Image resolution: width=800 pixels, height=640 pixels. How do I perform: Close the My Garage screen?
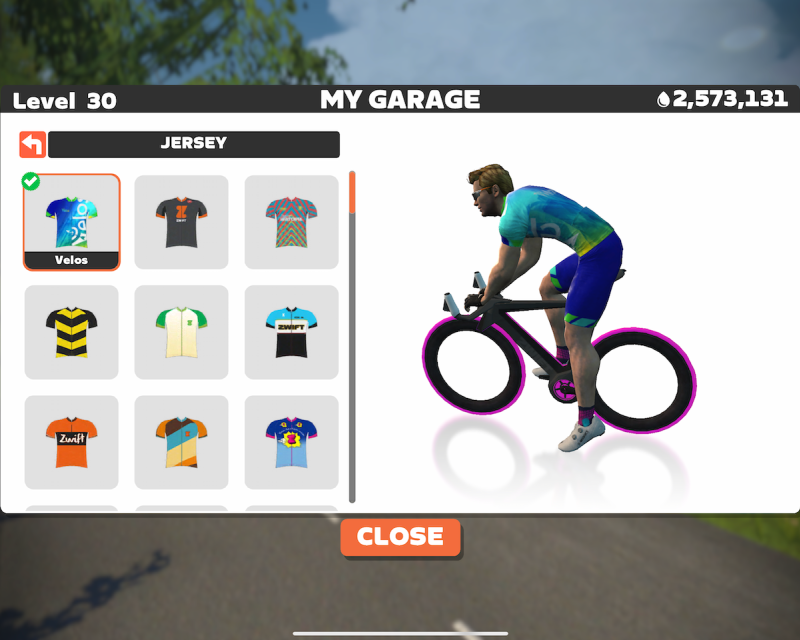(400, 537)
